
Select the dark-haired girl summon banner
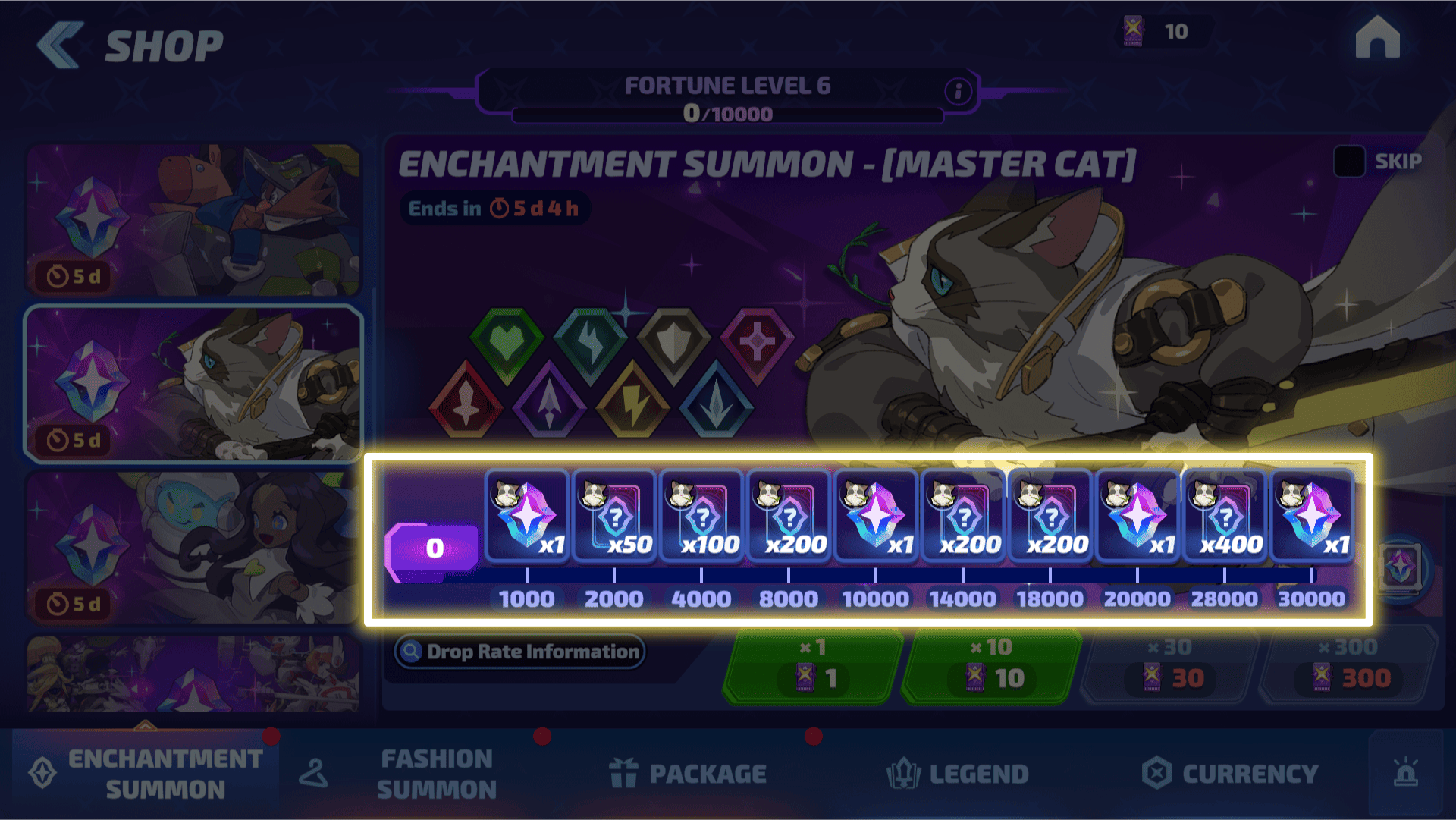[x=193, y=548]
